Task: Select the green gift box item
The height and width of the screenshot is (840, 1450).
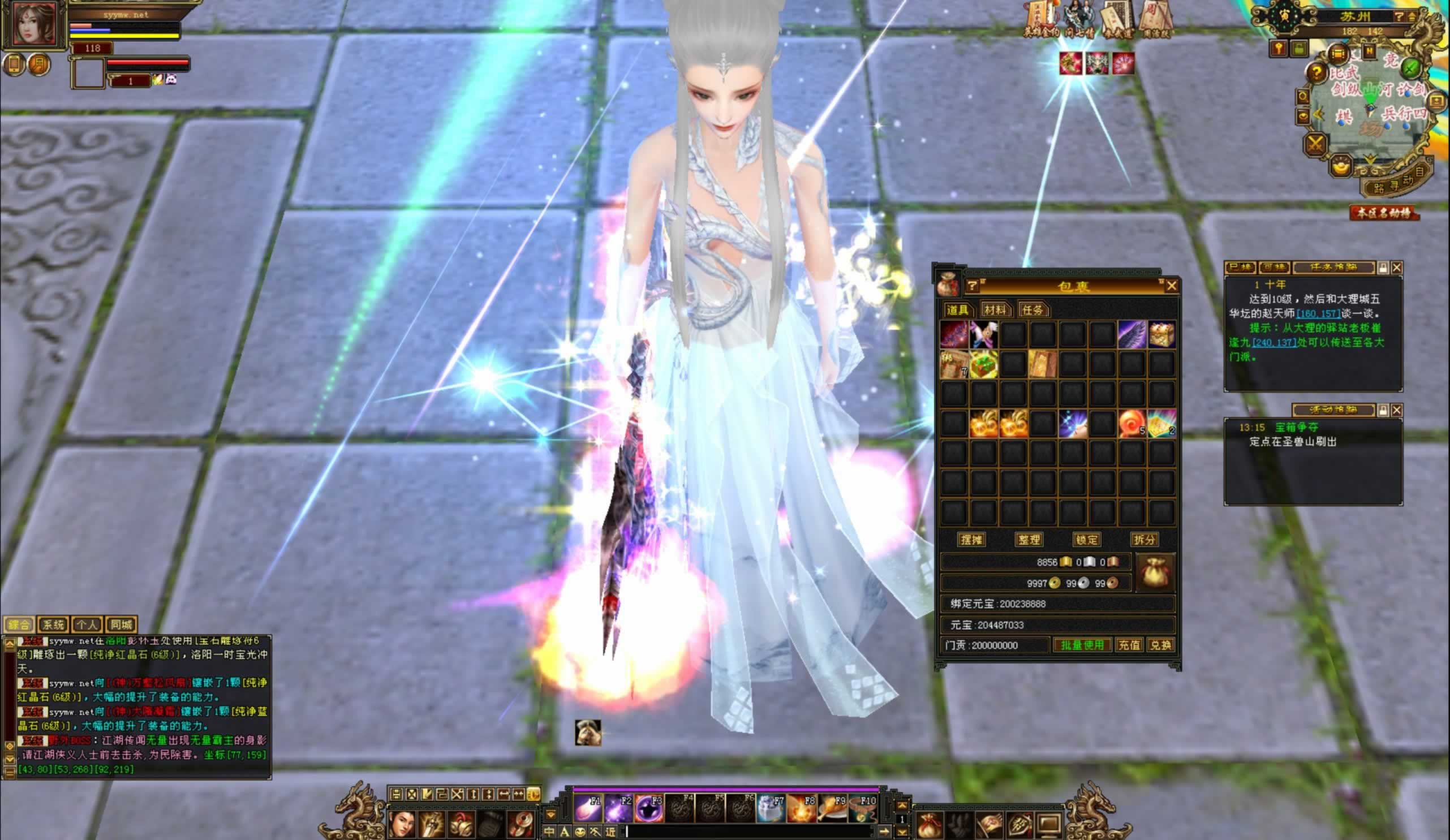Action: [983, 364]
